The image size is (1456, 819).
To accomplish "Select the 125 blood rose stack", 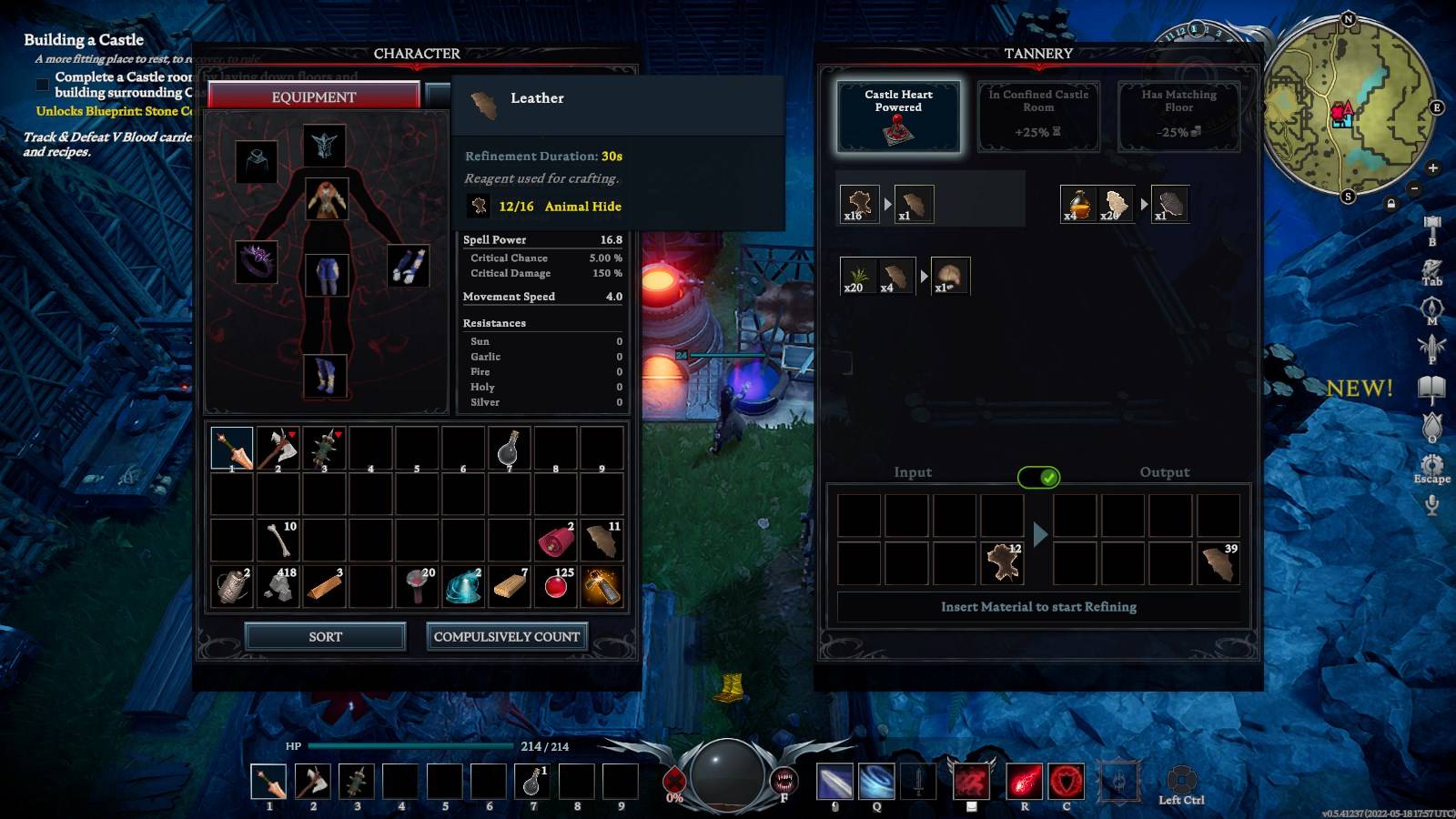I will click(x=557, y=587).
